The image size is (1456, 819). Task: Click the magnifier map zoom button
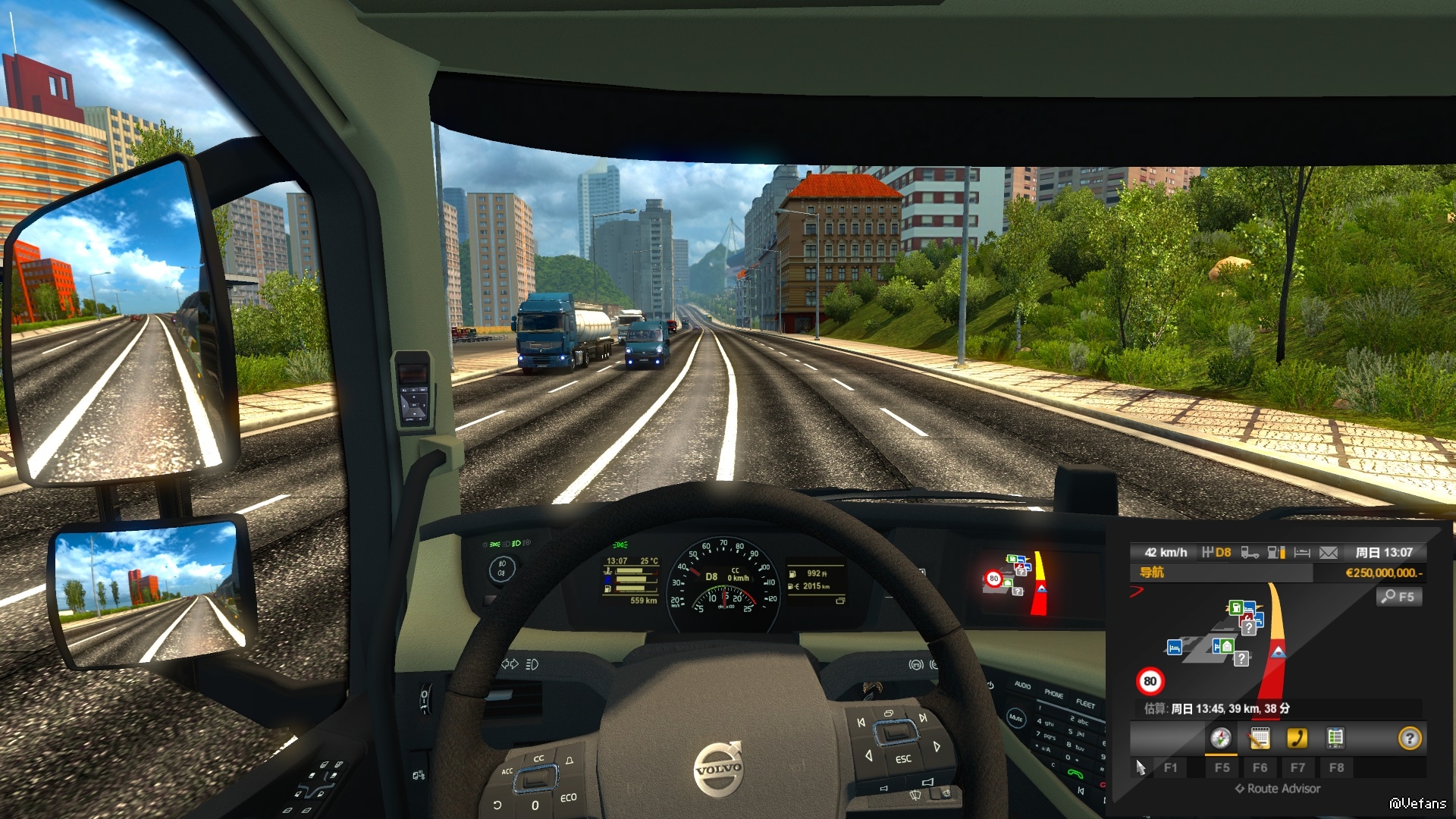(x=1398, y=597)
